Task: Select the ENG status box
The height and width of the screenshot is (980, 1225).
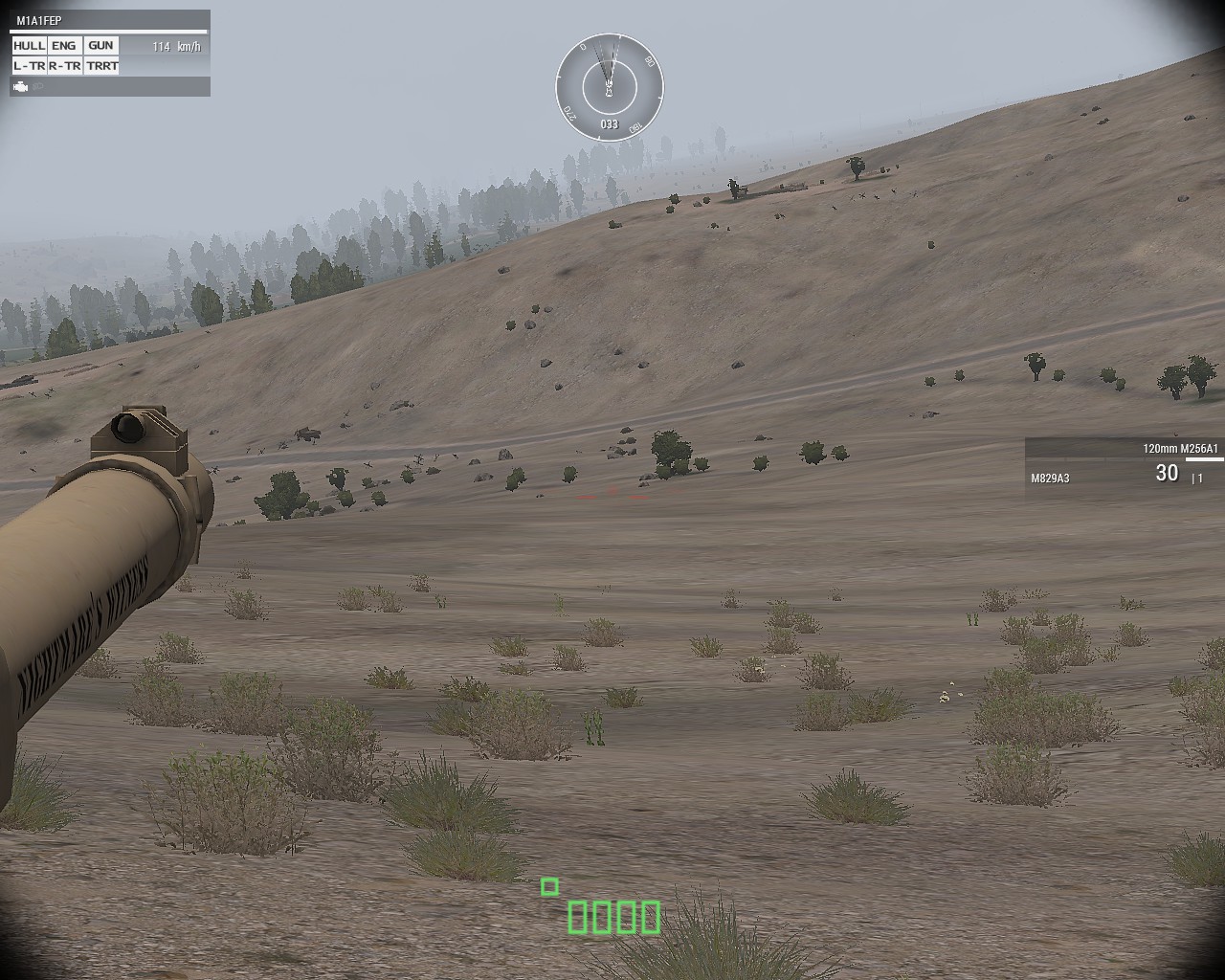Action: point(64,45)
